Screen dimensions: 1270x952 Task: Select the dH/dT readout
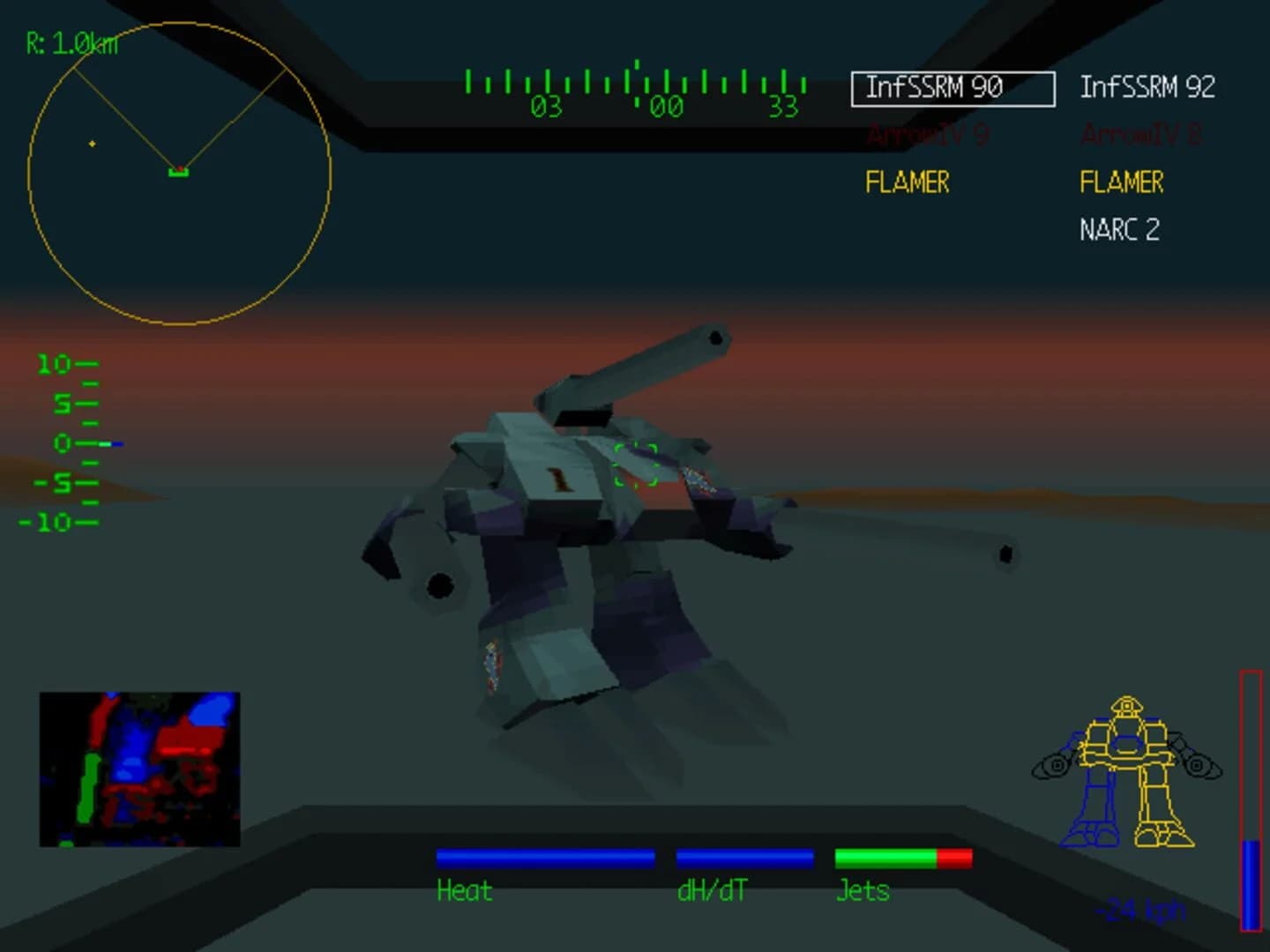(711, 891)
